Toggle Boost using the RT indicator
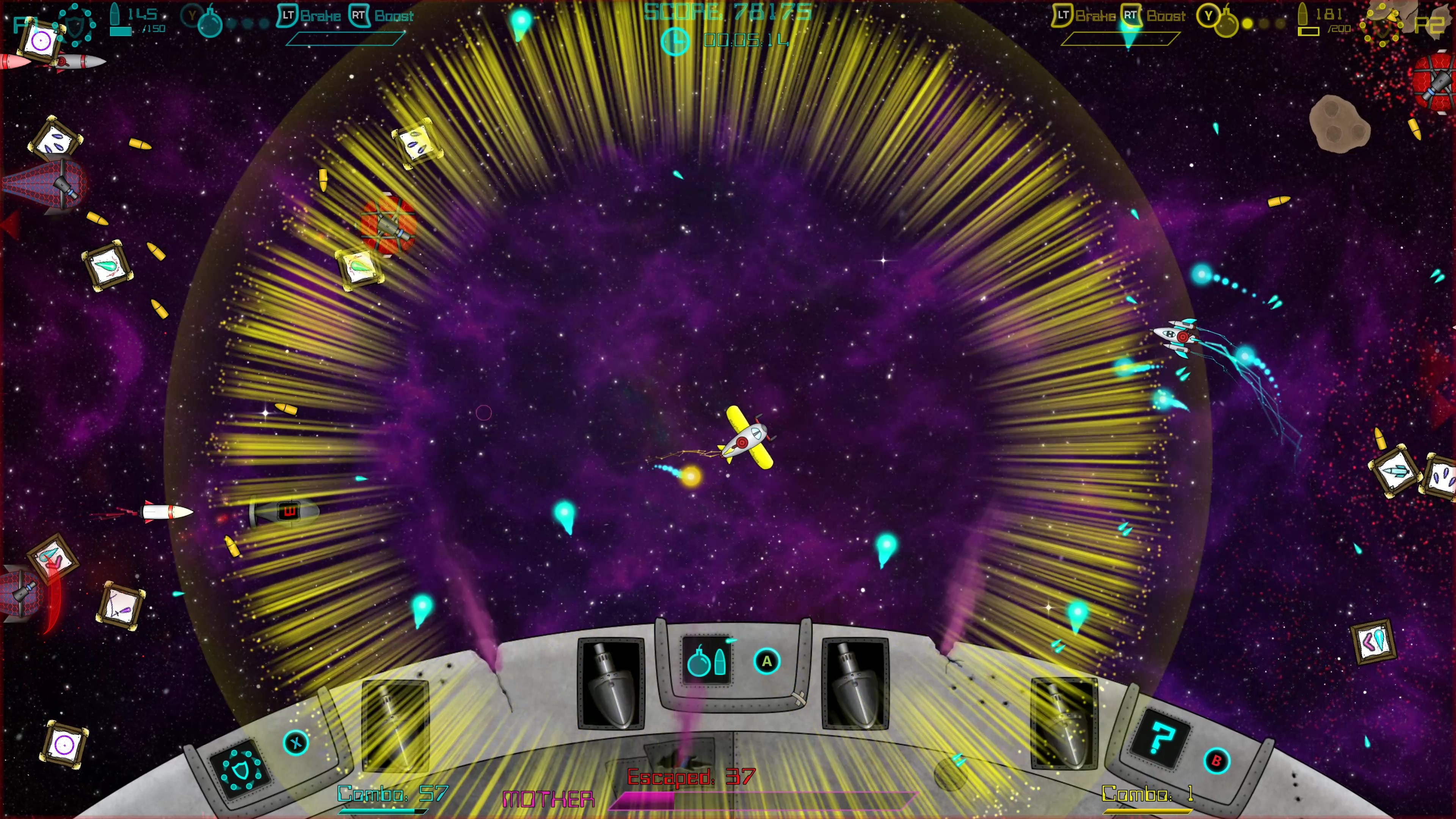The height and width of the screenshot is (819, 1456). [361, 16]
